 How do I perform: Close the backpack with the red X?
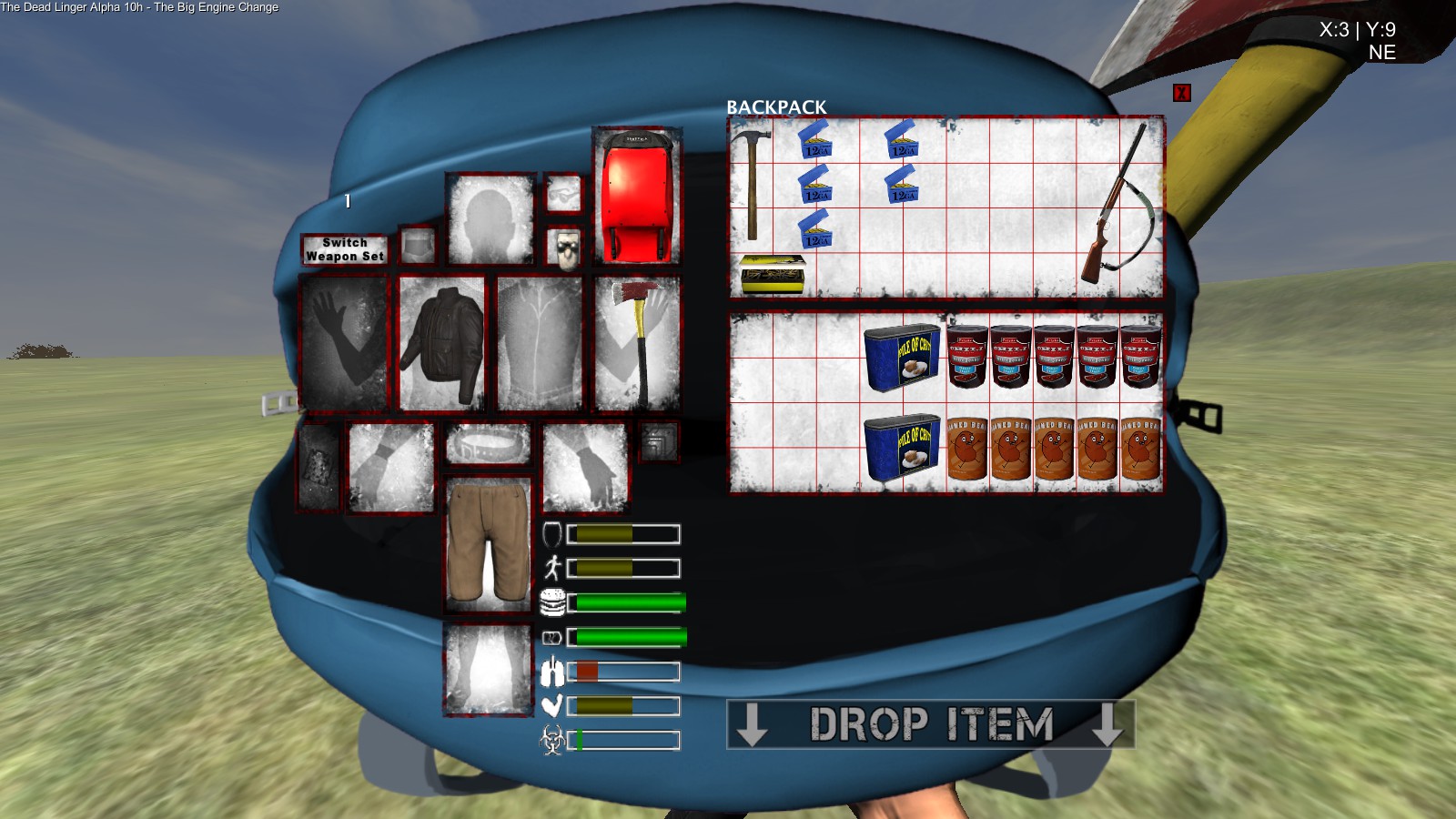[1181, 93]
